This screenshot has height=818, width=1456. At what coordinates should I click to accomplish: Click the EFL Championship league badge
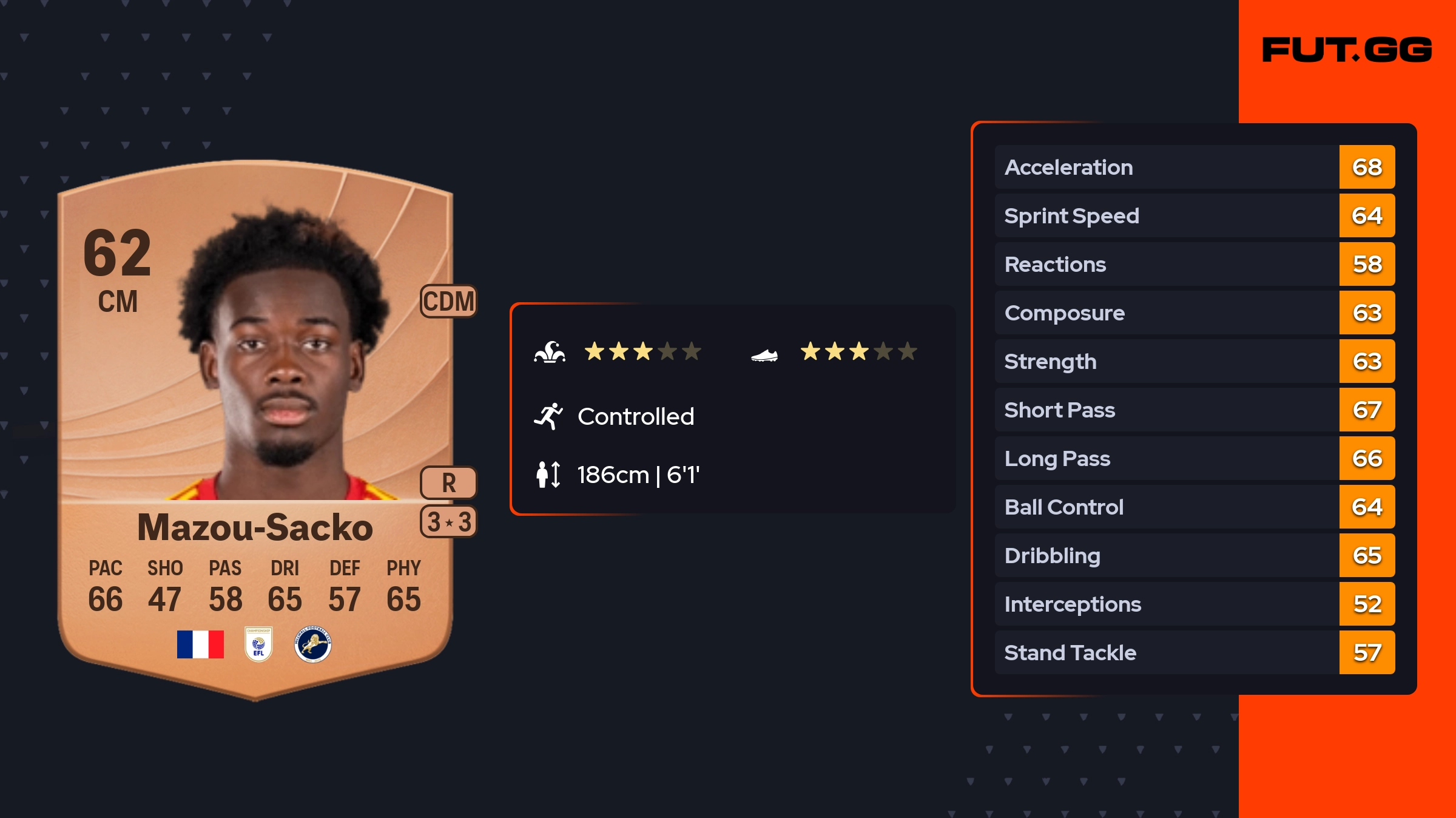coord(258,644)
